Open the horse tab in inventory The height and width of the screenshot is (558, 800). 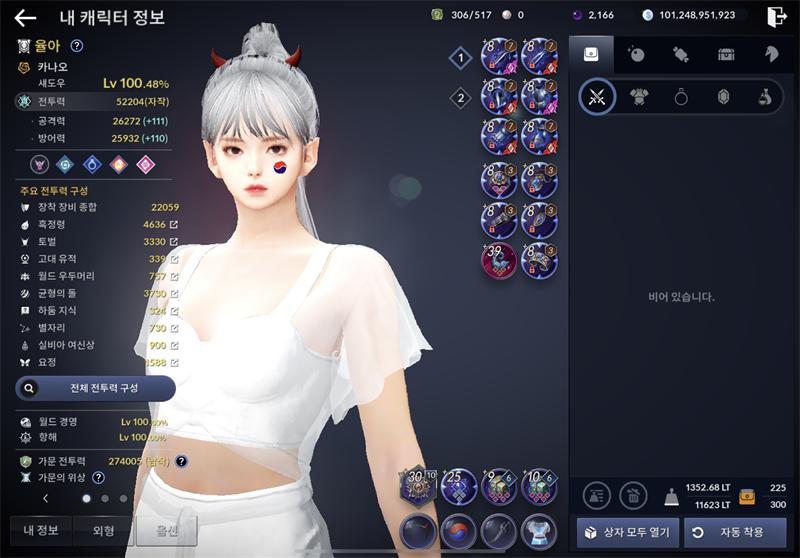pyautogui.click(x=771, y=54)
